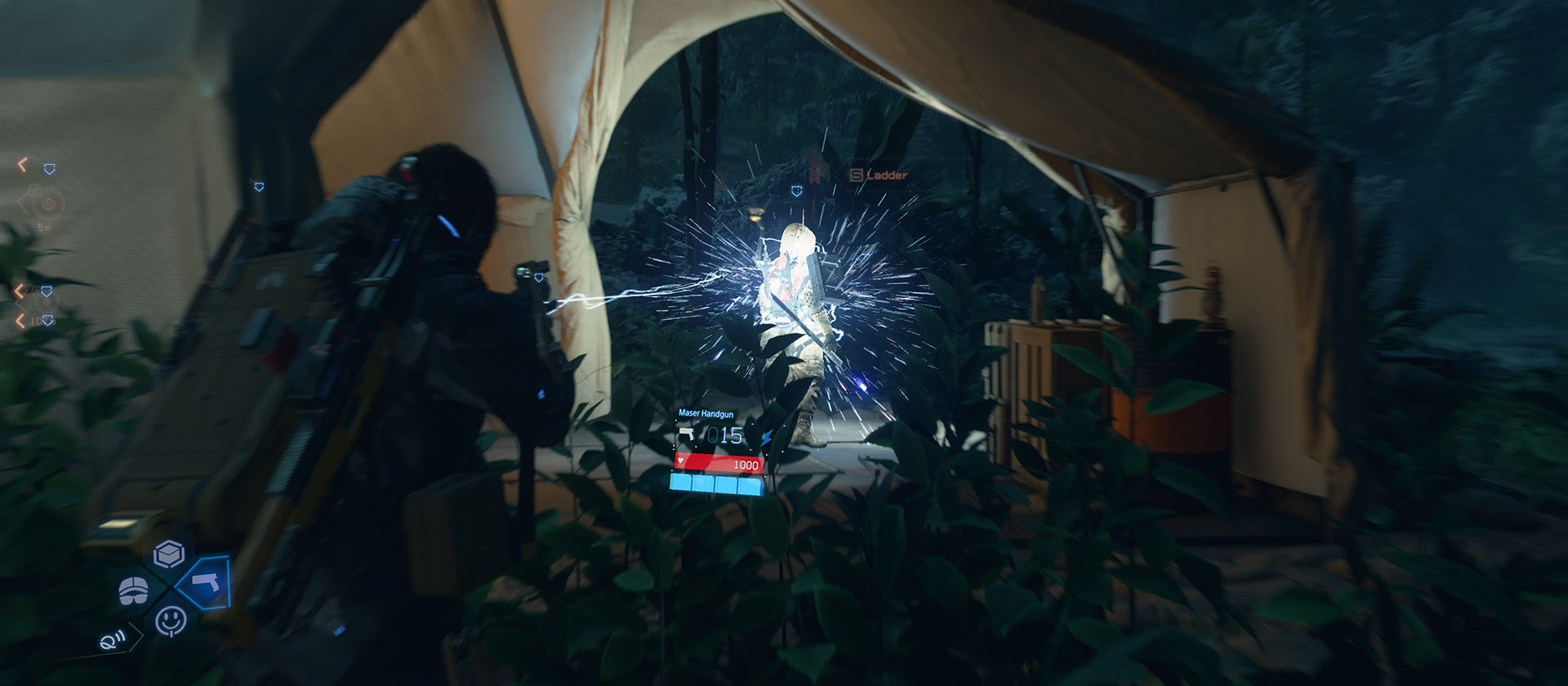Select the smiley face emote slot
This screenshot has width=1568, height=686.
171,620
